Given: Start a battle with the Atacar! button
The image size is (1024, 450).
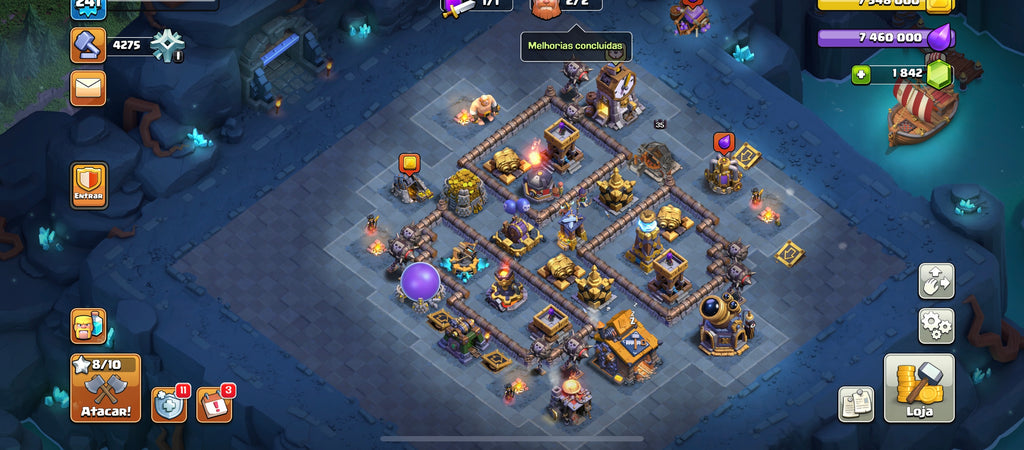Looking at the screenshot, I should pos(105,388).
